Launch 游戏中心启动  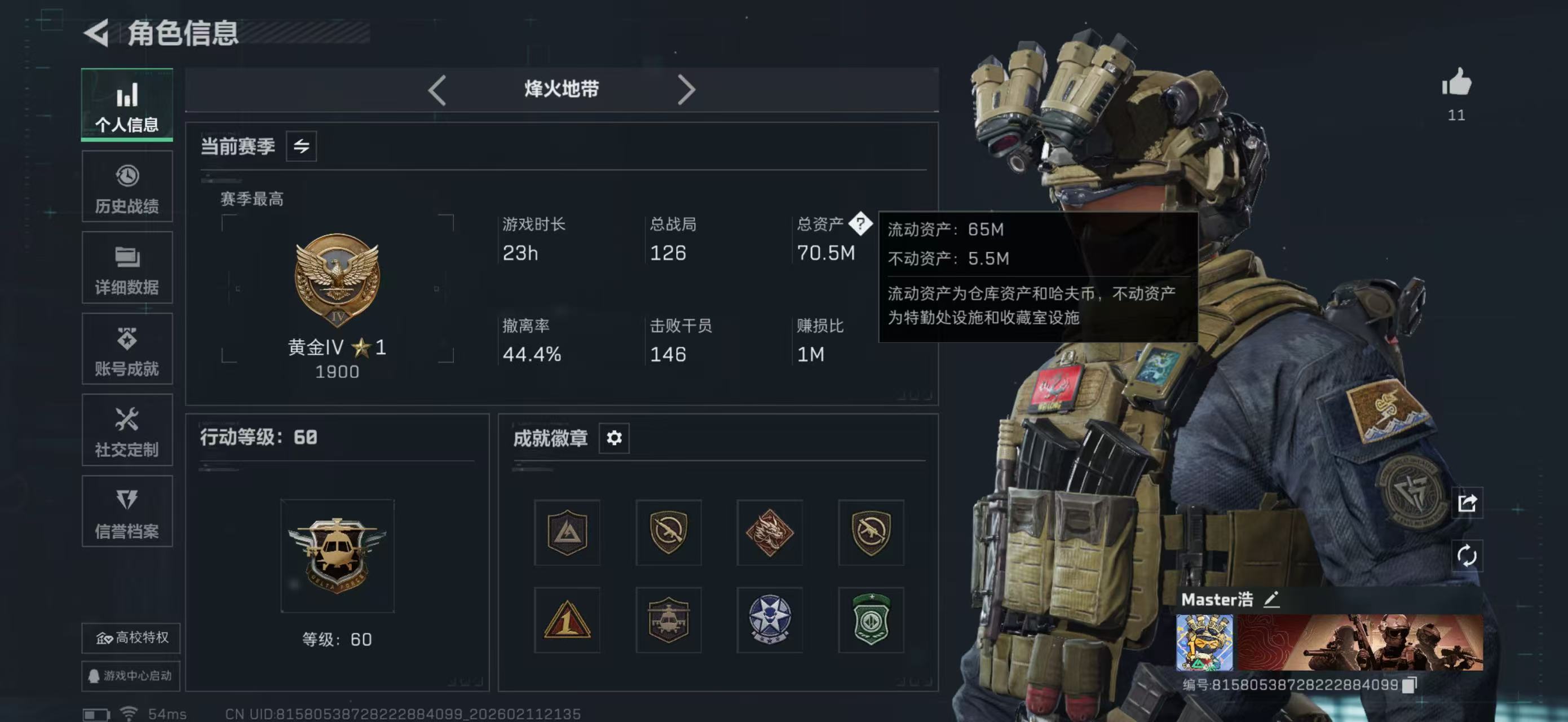pyautogui.click(x=130, y=676)
